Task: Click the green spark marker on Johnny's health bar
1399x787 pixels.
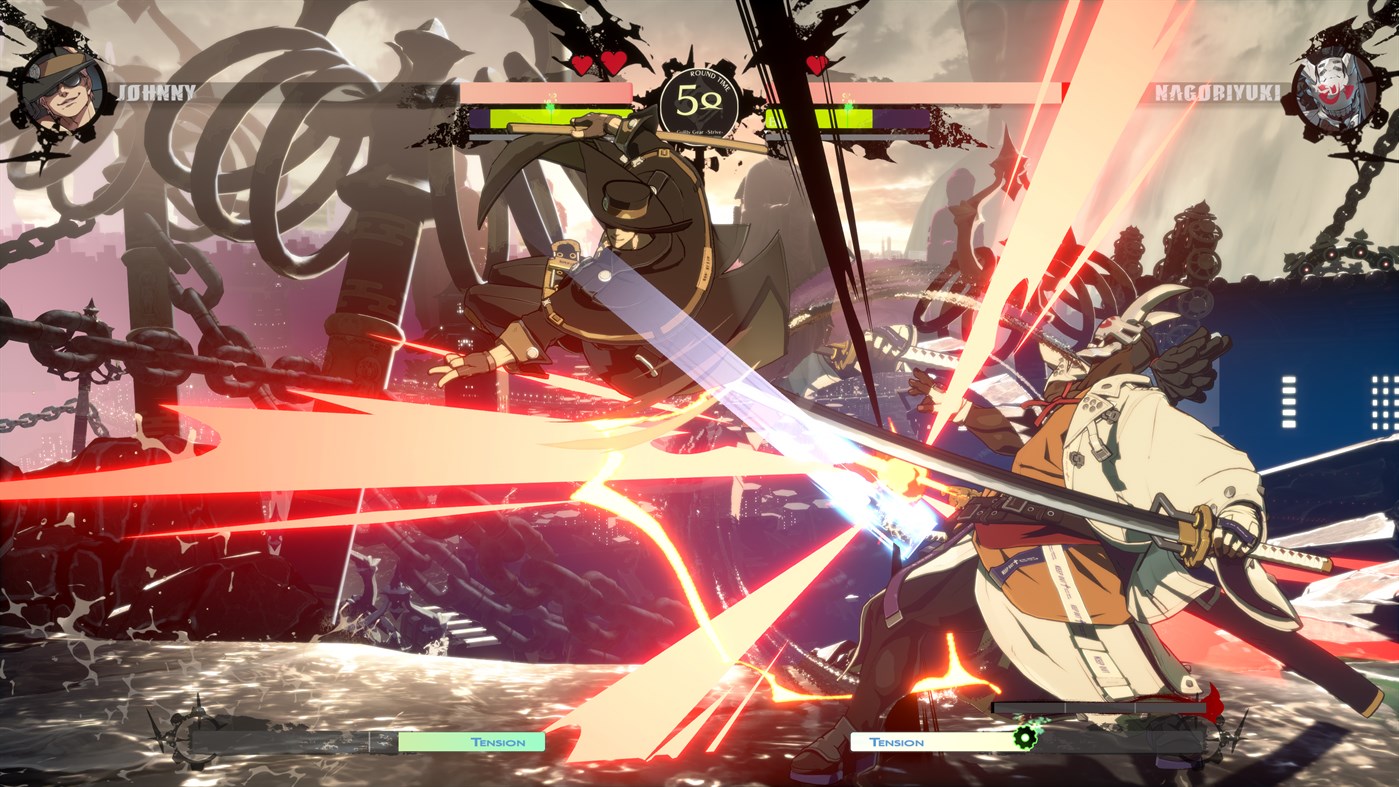Action: tap(548, 103)
